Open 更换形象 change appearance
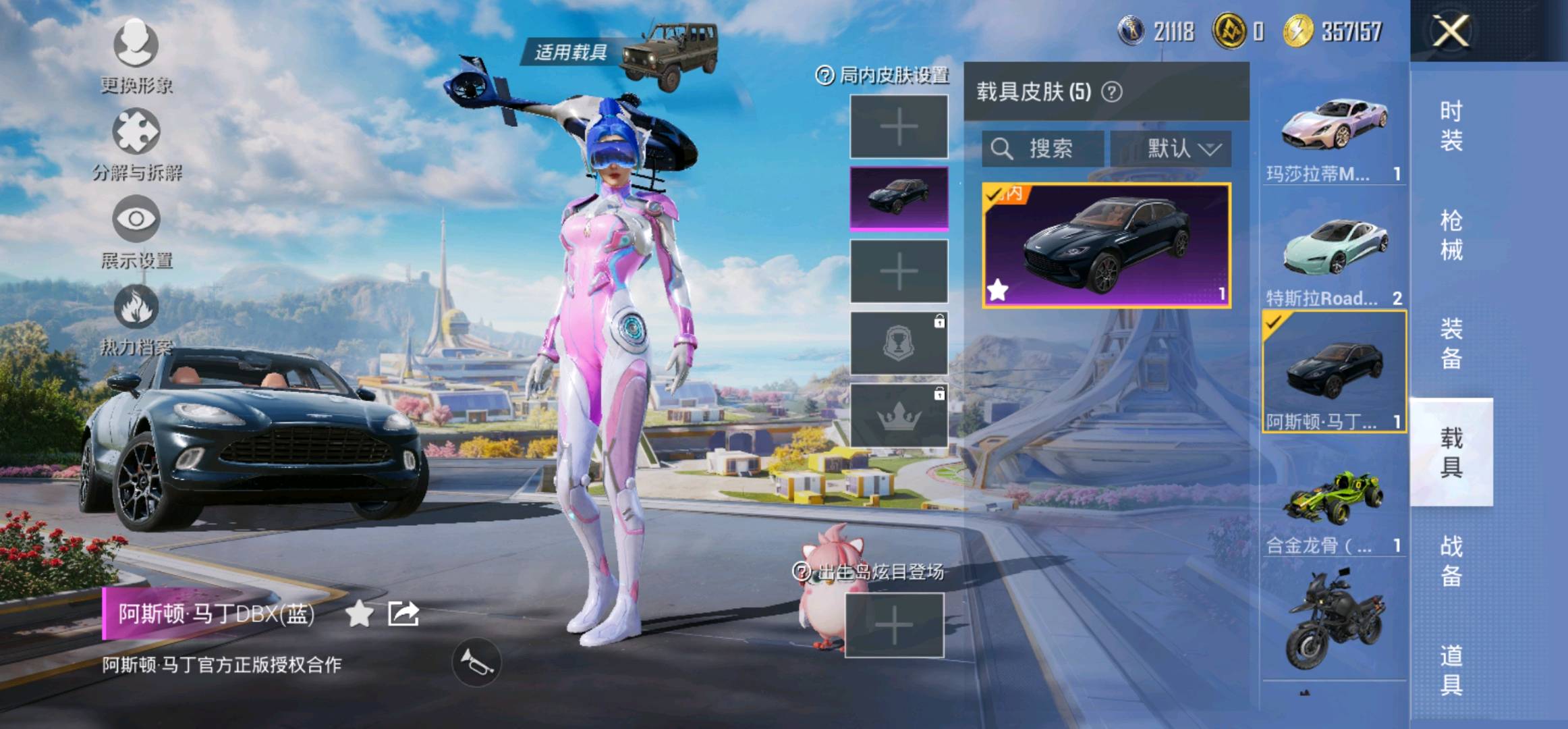Screen dimensions: 1568x729 136,55
